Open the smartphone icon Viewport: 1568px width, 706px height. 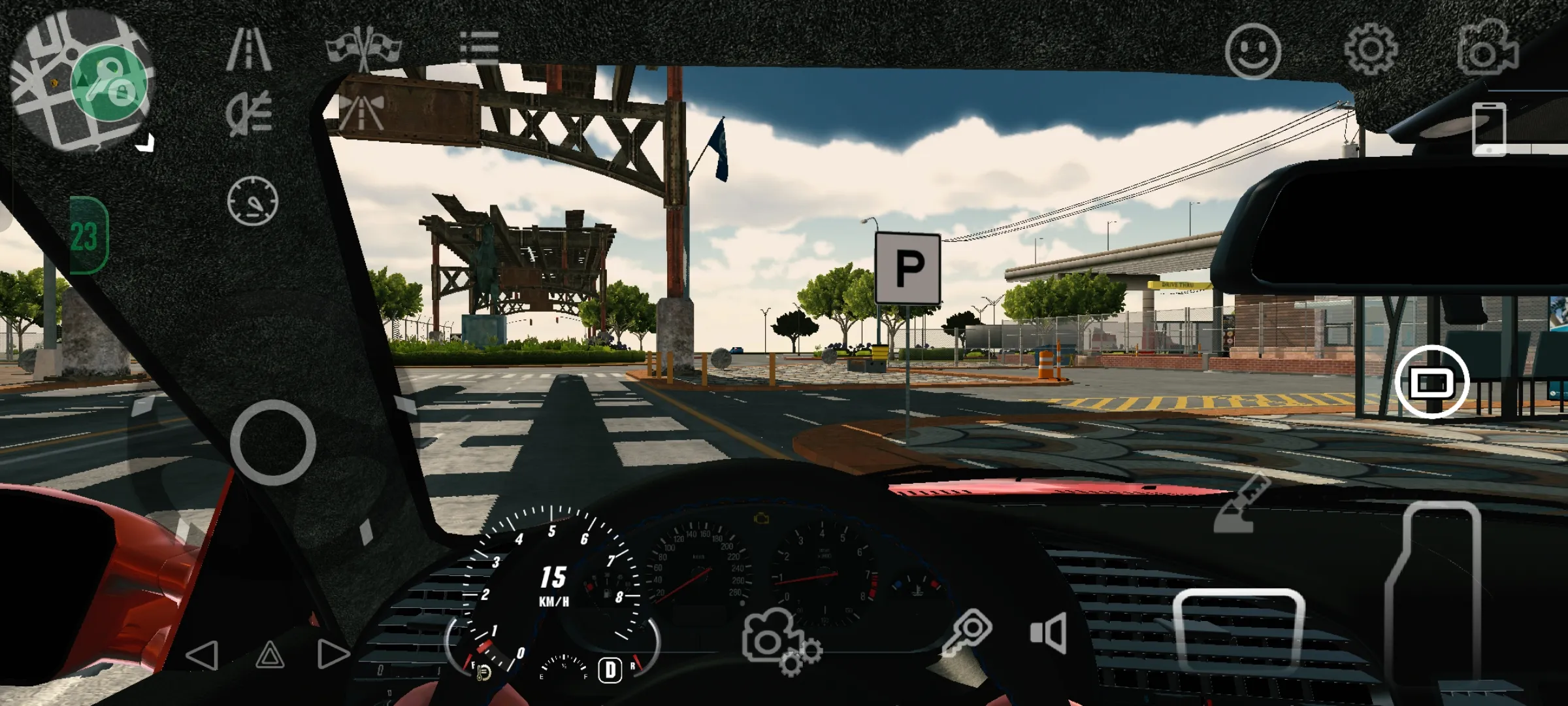(1489, 129)
